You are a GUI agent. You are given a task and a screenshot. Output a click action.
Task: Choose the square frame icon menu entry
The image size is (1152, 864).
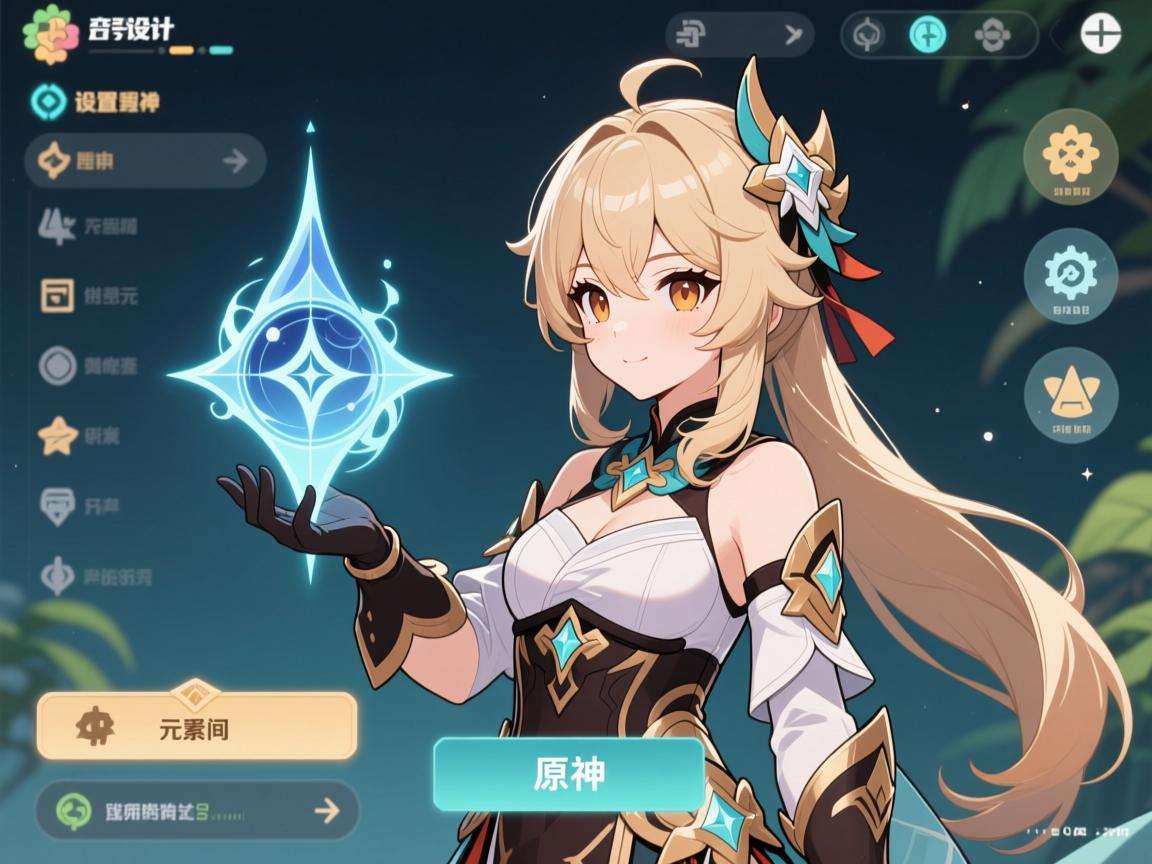[90, 295]
